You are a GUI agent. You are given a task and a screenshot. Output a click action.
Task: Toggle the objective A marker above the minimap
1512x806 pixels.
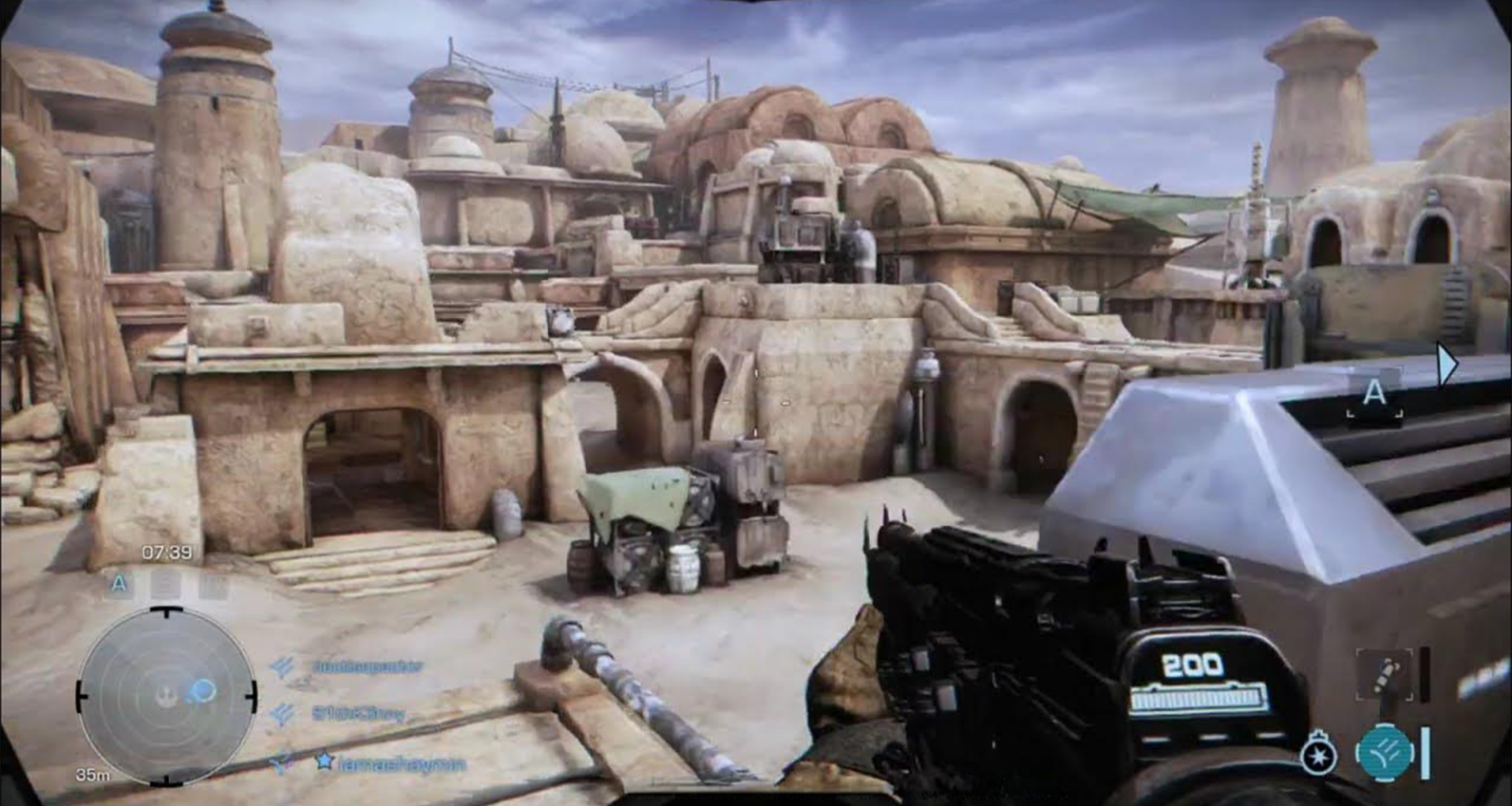coord(118,584)
